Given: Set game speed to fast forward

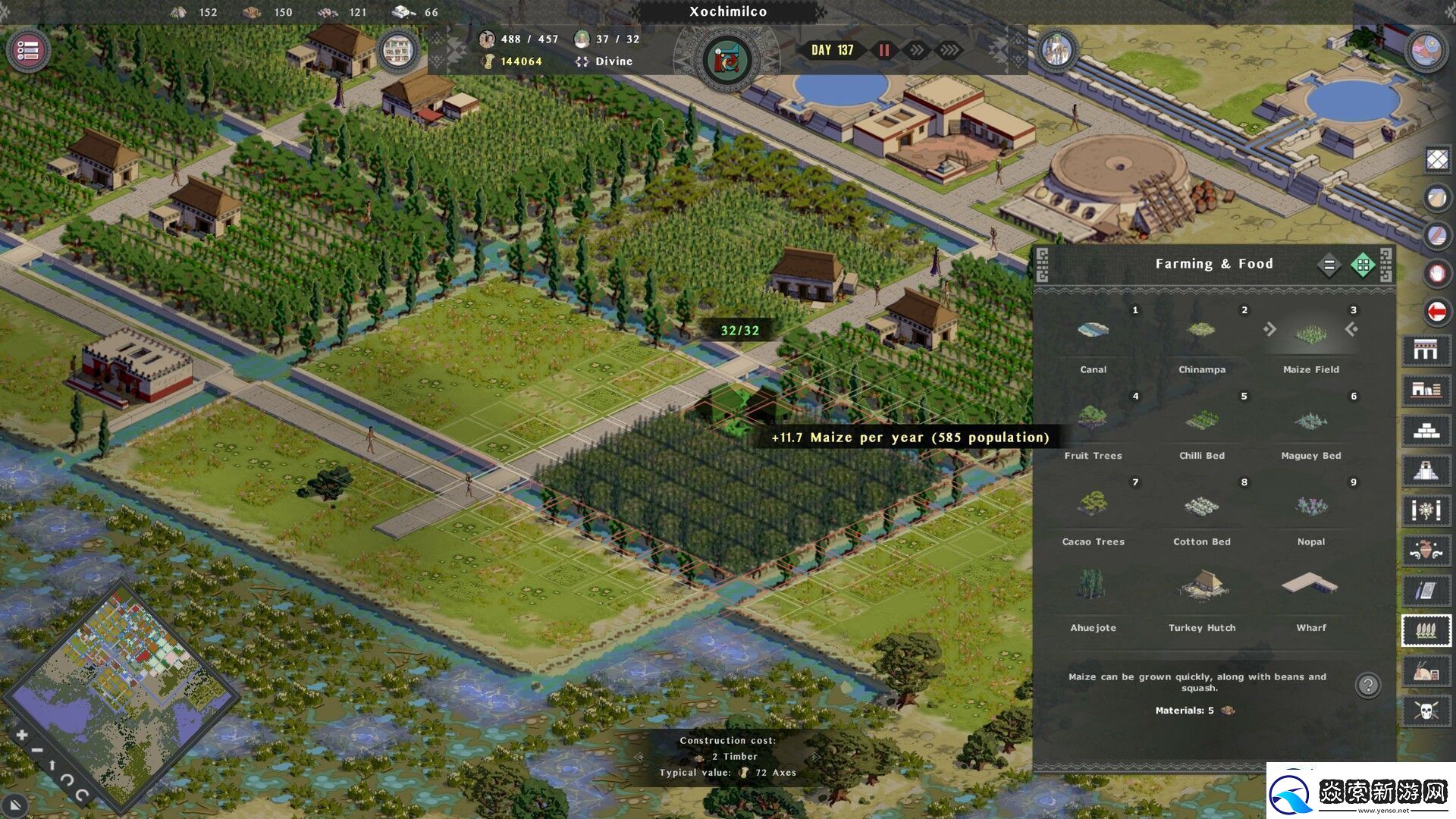Looking at the screenshot, I should [917, 50].
